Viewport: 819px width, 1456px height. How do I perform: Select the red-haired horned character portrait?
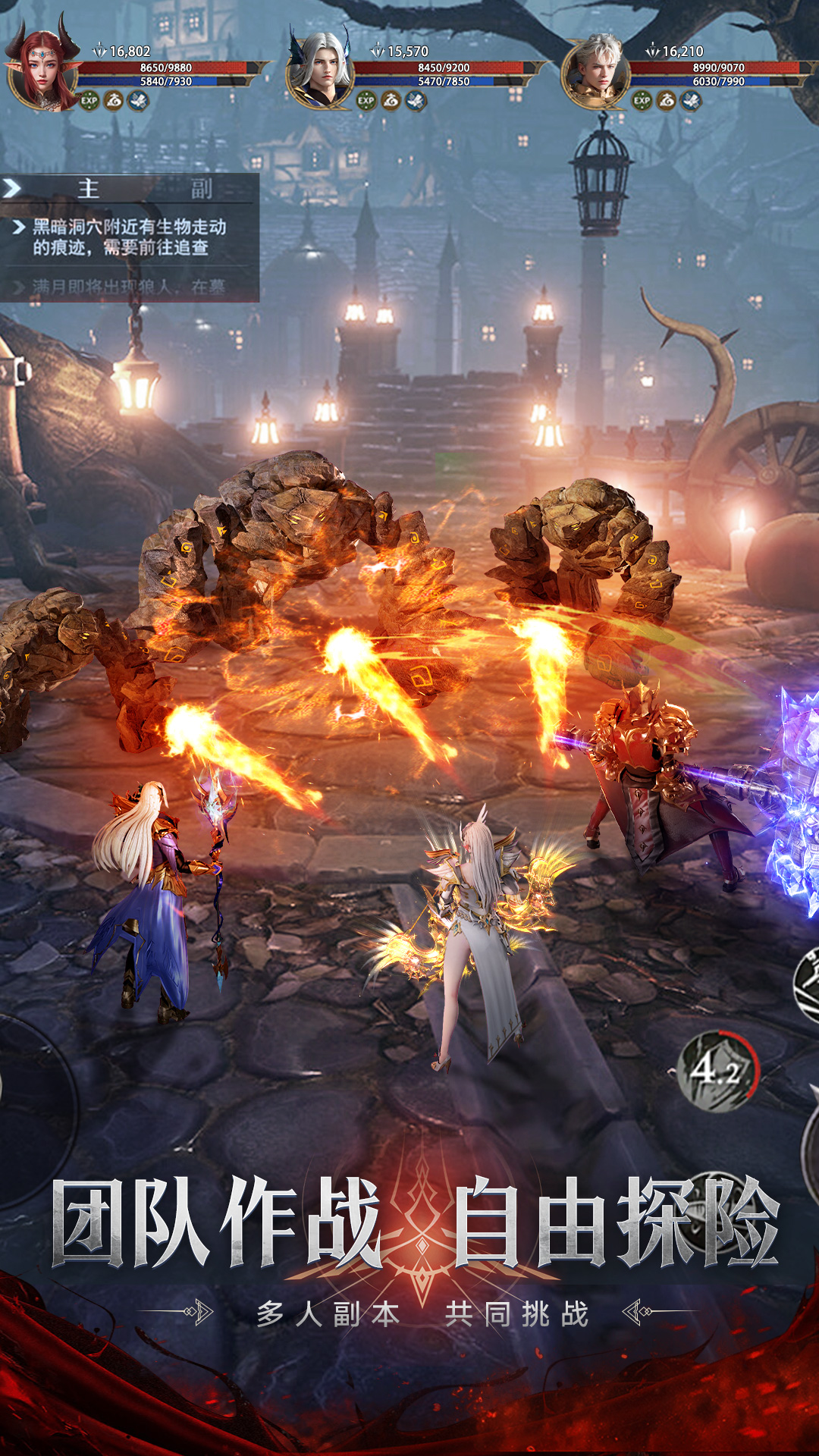coord(44,72)
